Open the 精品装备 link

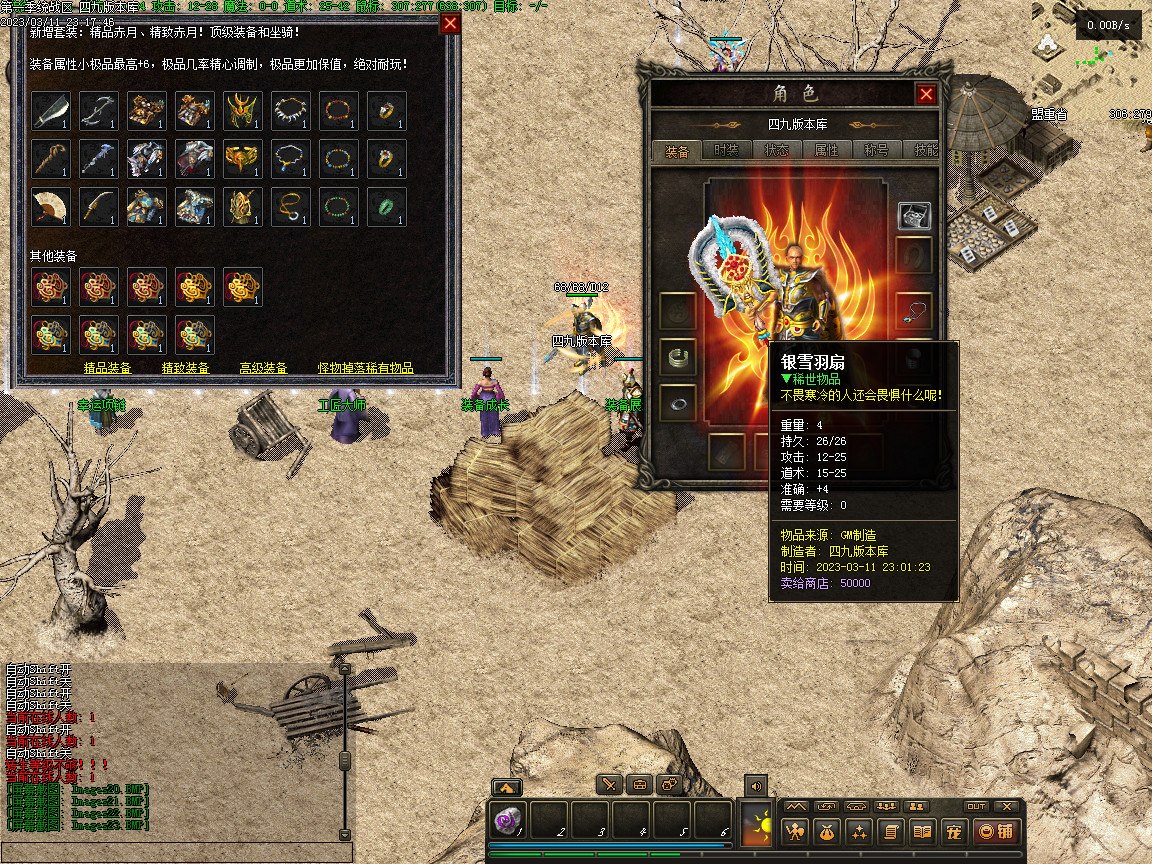(x=107, y=368)
